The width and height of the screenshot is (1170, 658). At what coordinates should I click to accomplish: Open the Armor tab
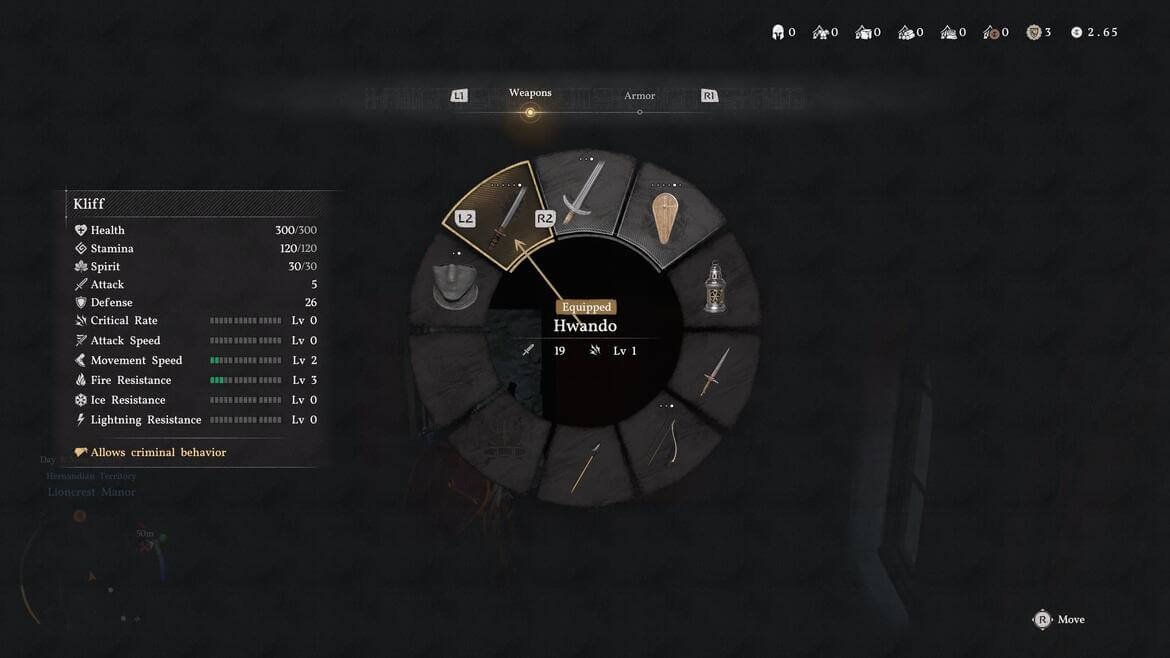[640, 97]
